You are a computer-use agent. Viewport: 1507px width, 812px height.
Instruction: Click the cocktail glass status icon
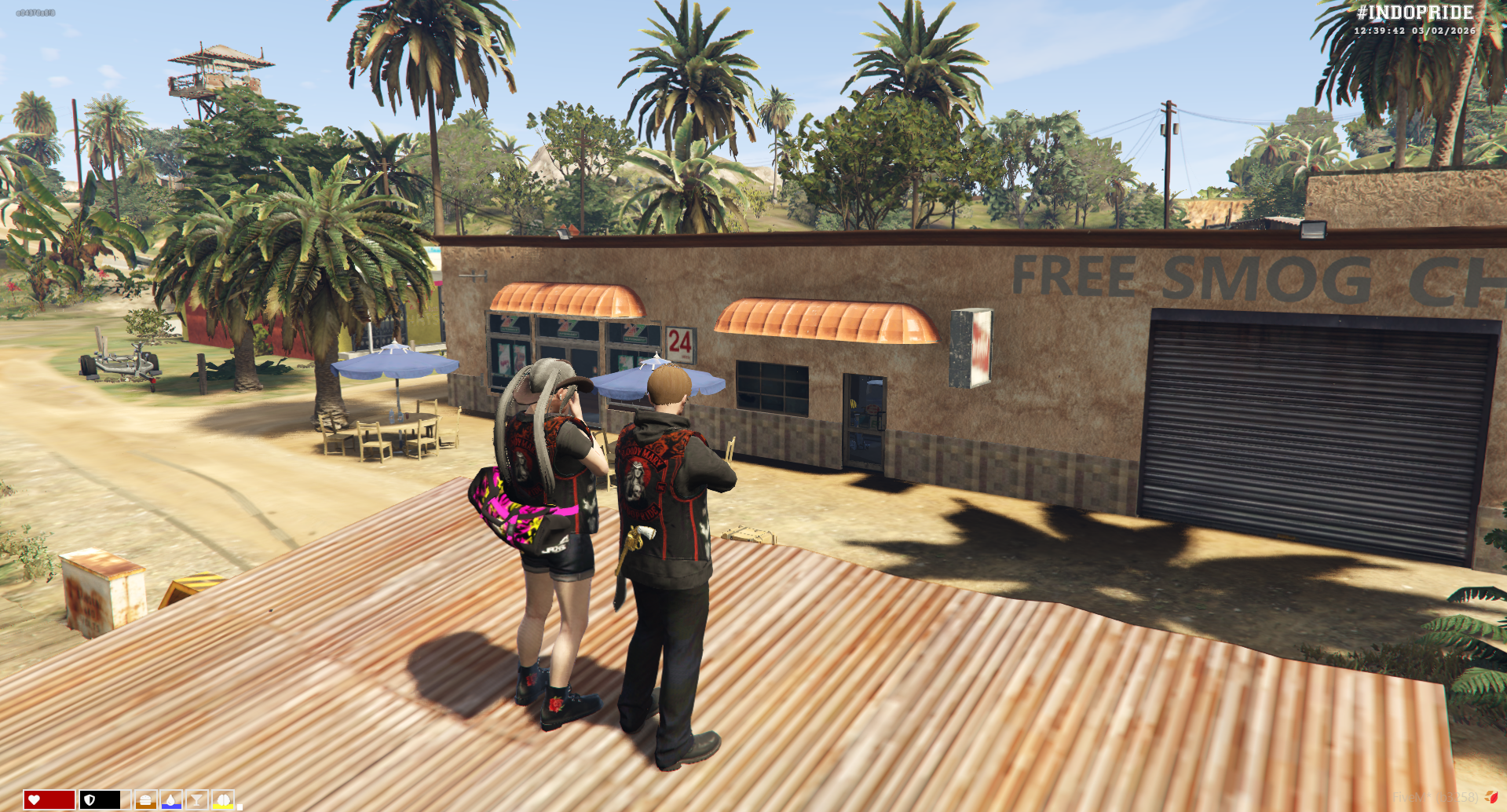pyautogui.click(x=197, y=799)
